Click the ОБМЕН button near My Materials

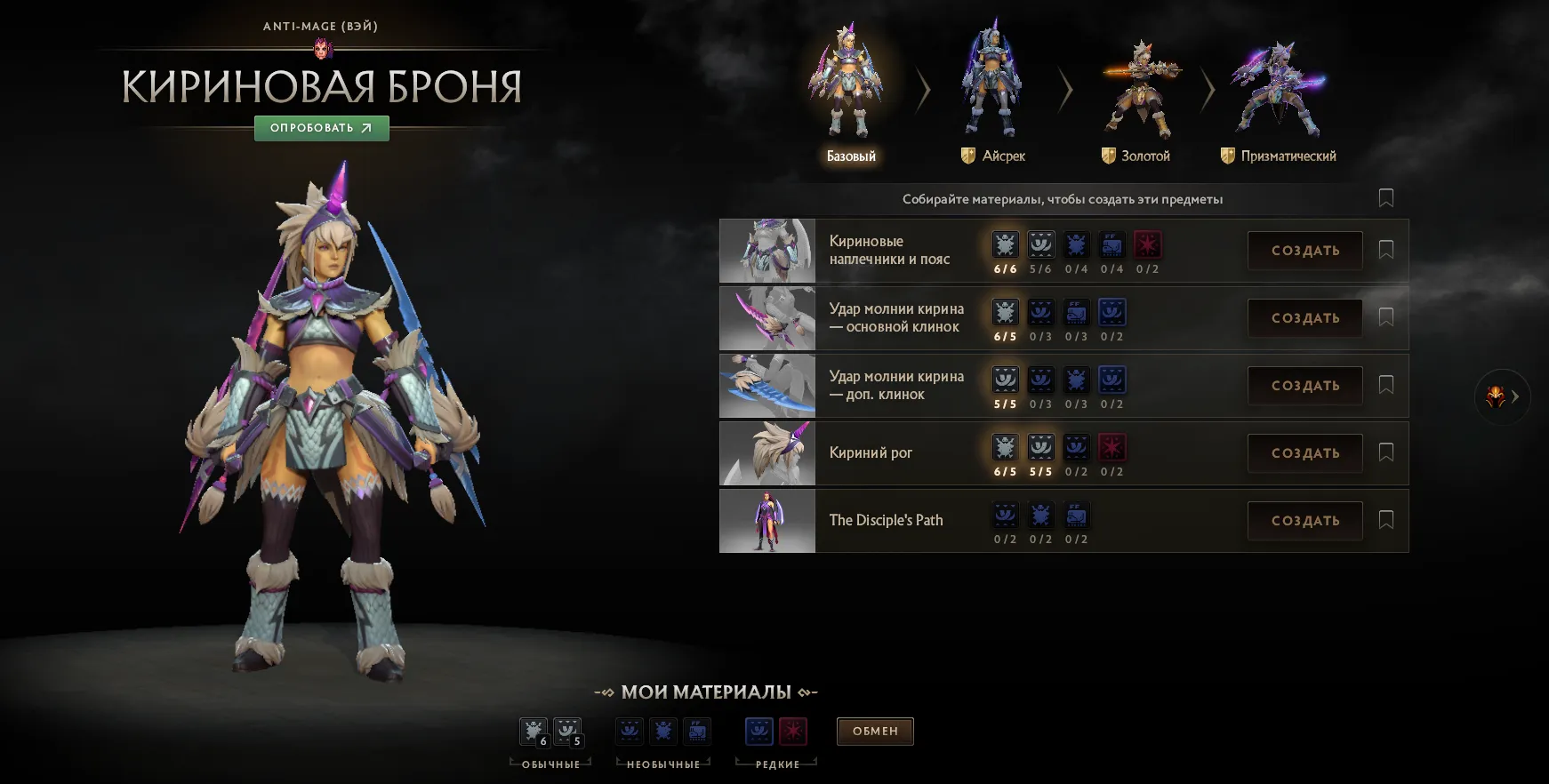[875, 731]
